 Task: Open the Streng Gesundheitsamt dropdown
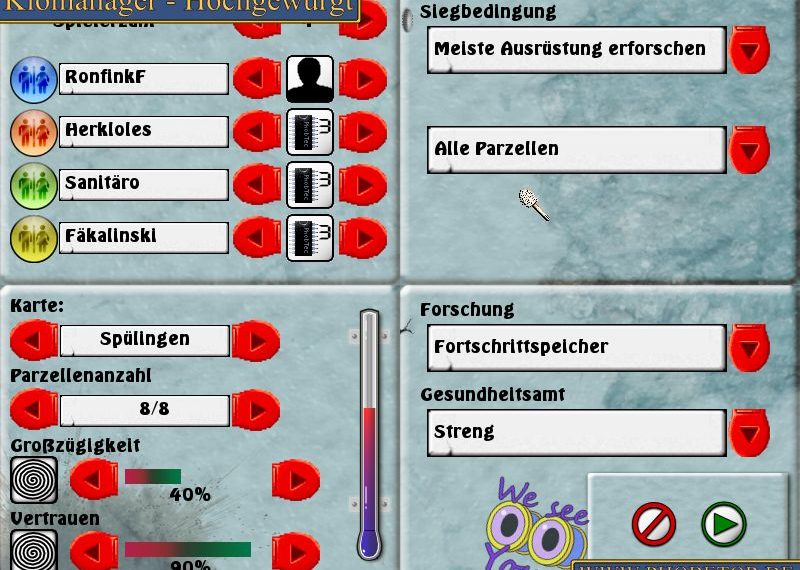(x=749, y=432)
